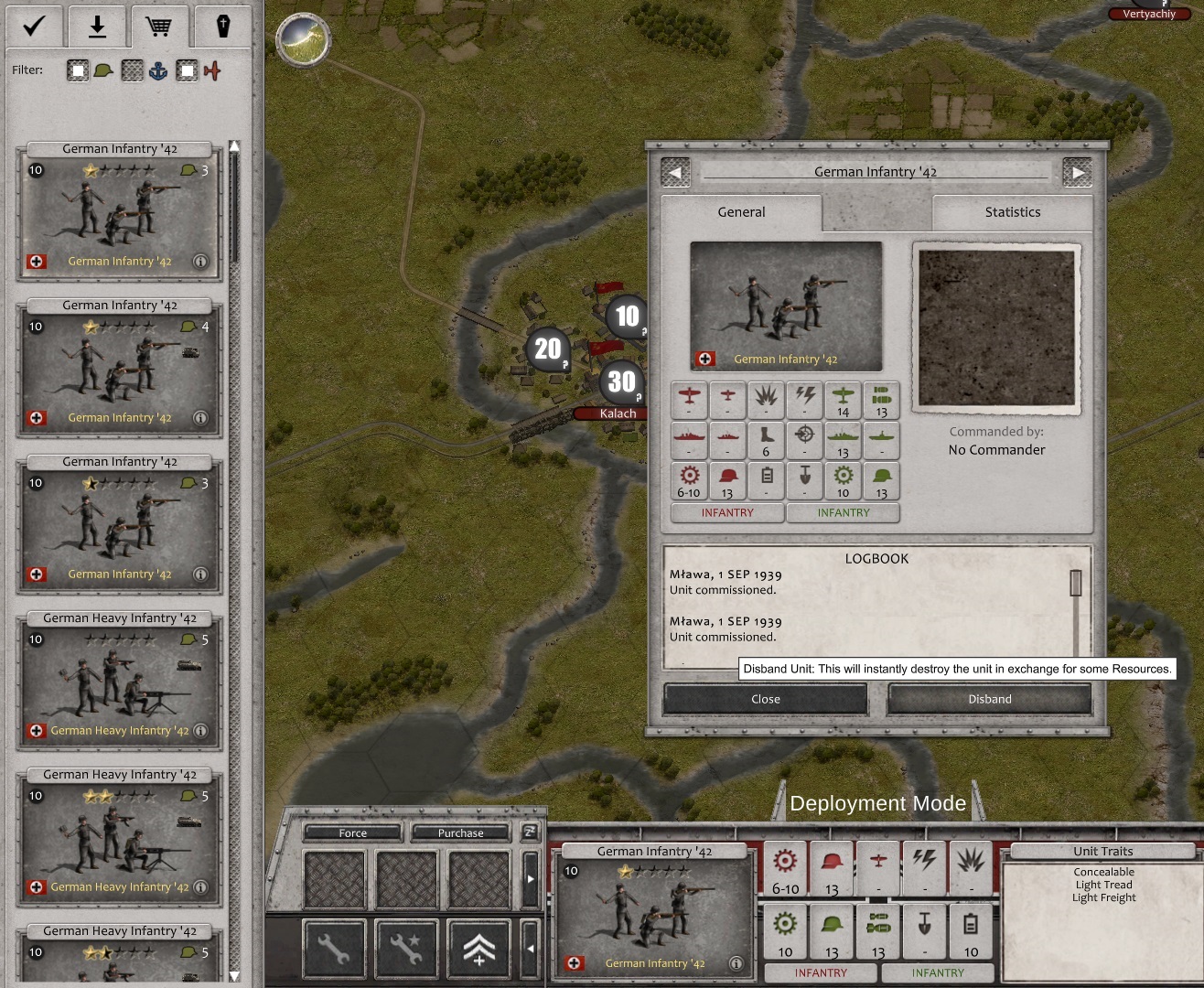The height and width of the screenshot is (988, 1204).
Task: Open the Purchase list
Action: point(460,832)
